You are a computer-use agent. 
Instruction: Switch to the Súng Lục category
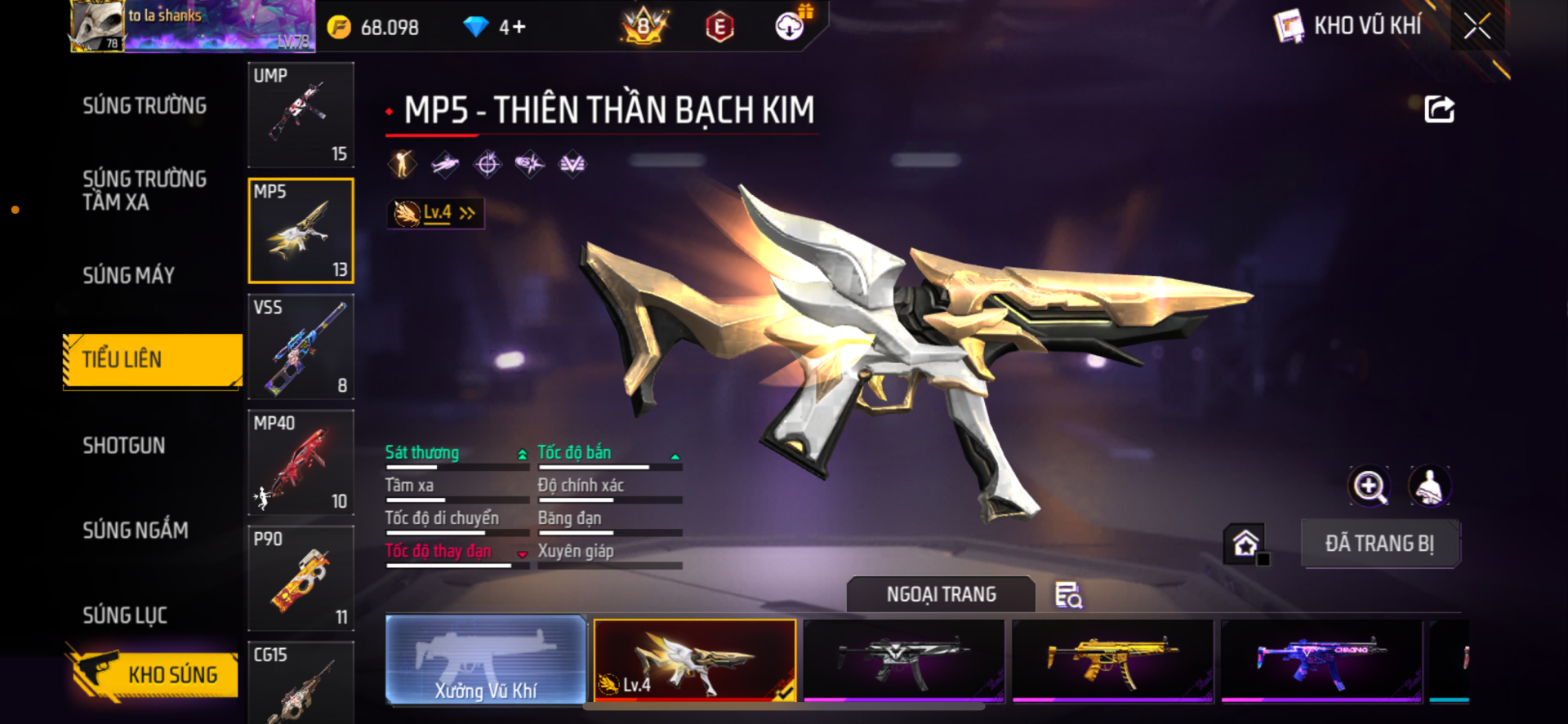(x=125, y=615)
